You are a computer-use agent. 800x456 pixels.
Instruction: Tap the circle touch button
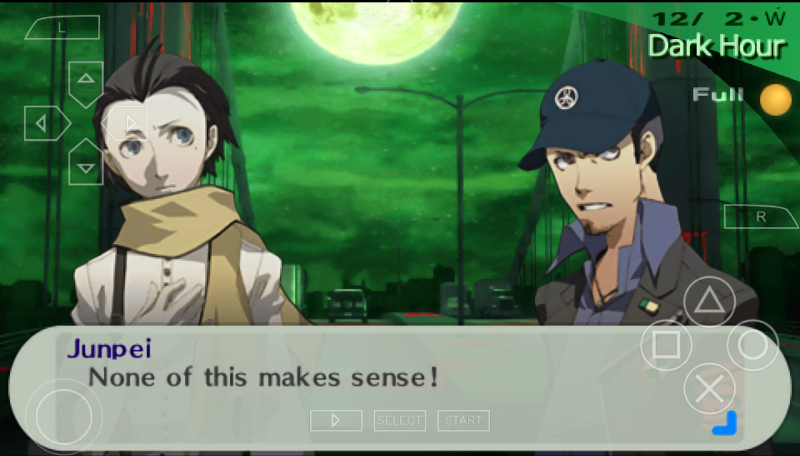click(752, 346)
